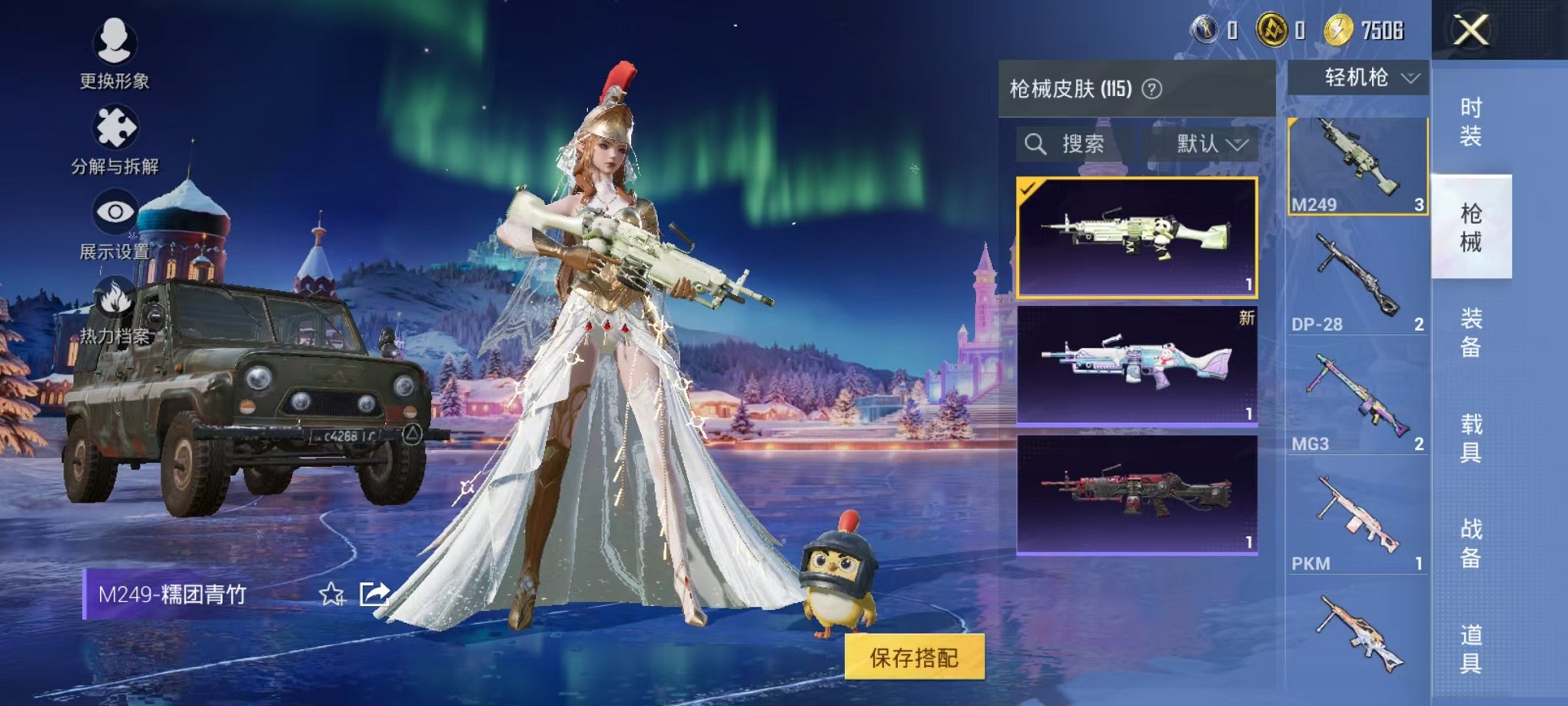Open the 轻机枪 weapon category dropdown
1568x706 pixels.
[1364, 78]
